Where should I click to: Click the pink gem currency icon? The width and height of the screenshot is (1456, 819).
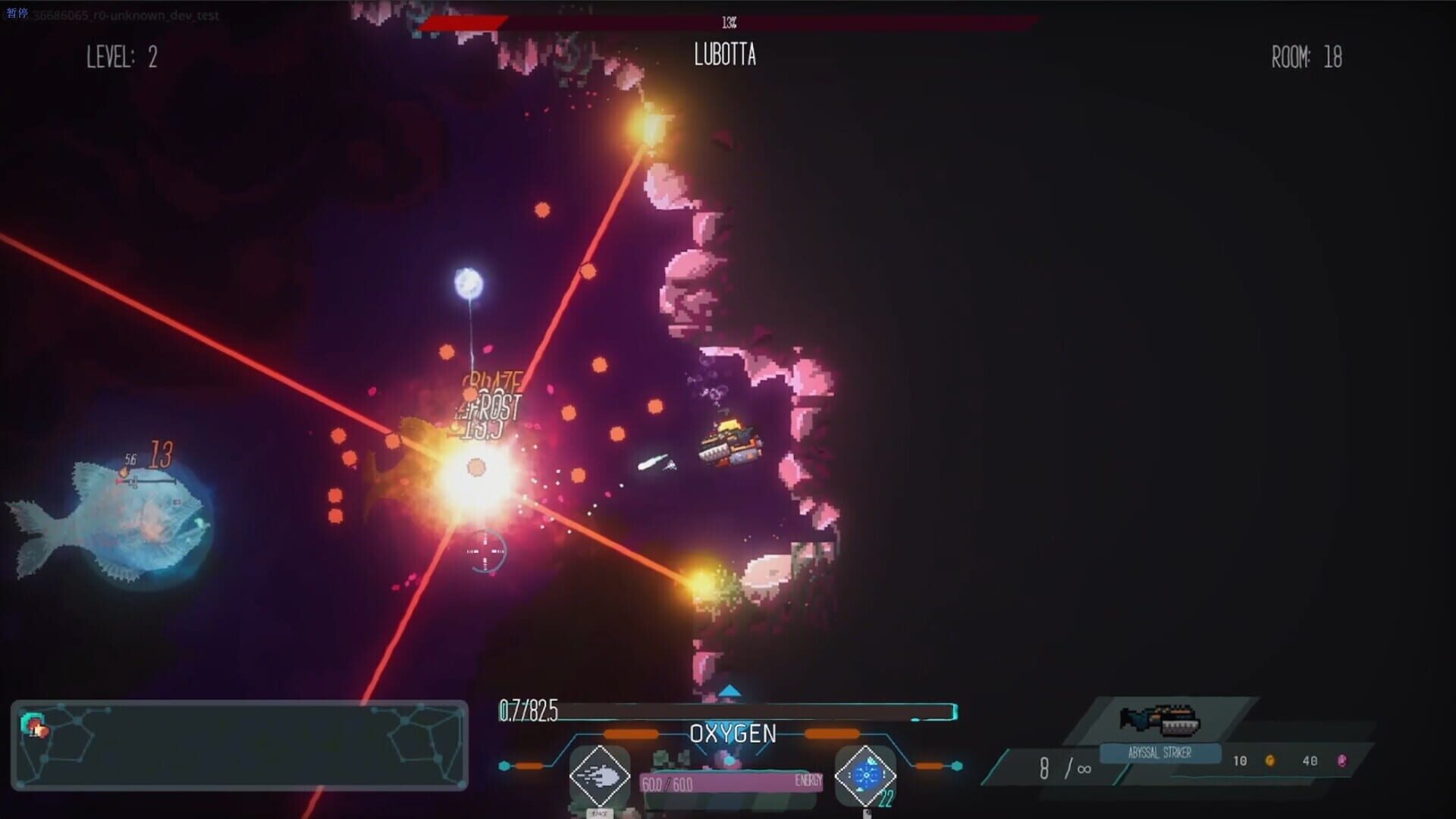(1342, 760)
